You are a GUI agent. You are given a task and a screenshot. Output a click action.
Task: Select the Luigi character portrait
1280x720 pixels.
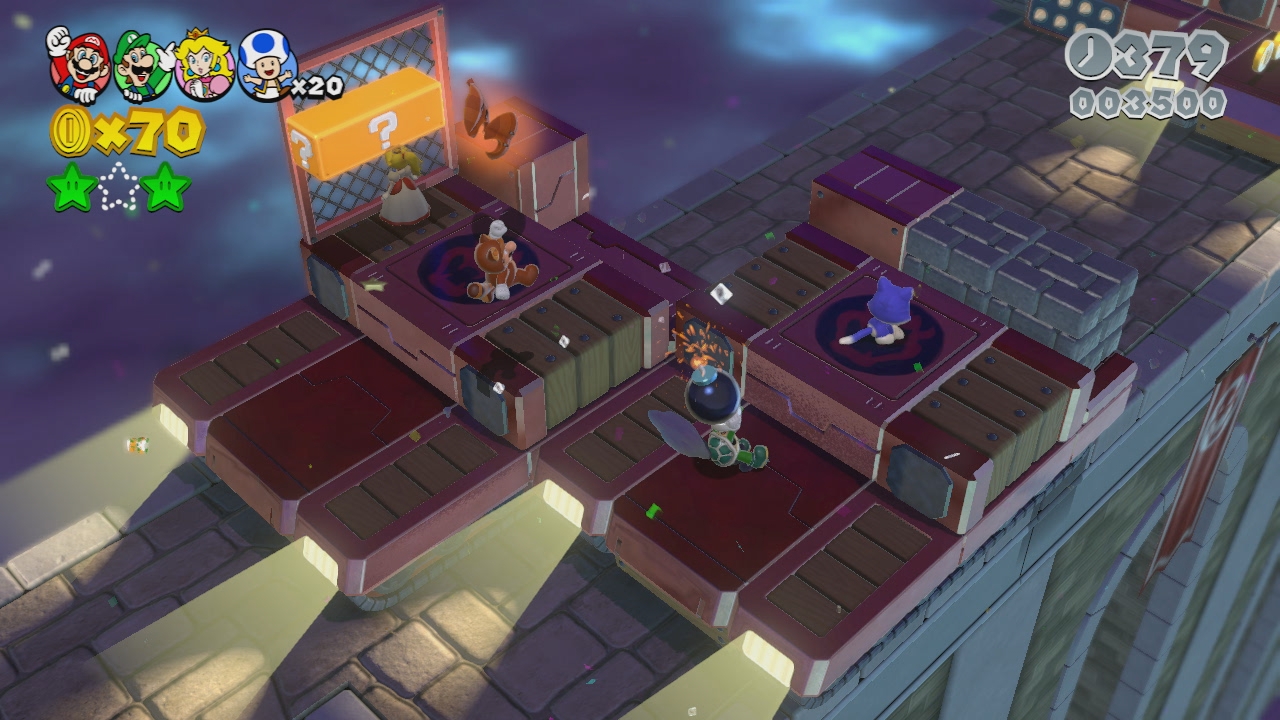click(142, 66)
